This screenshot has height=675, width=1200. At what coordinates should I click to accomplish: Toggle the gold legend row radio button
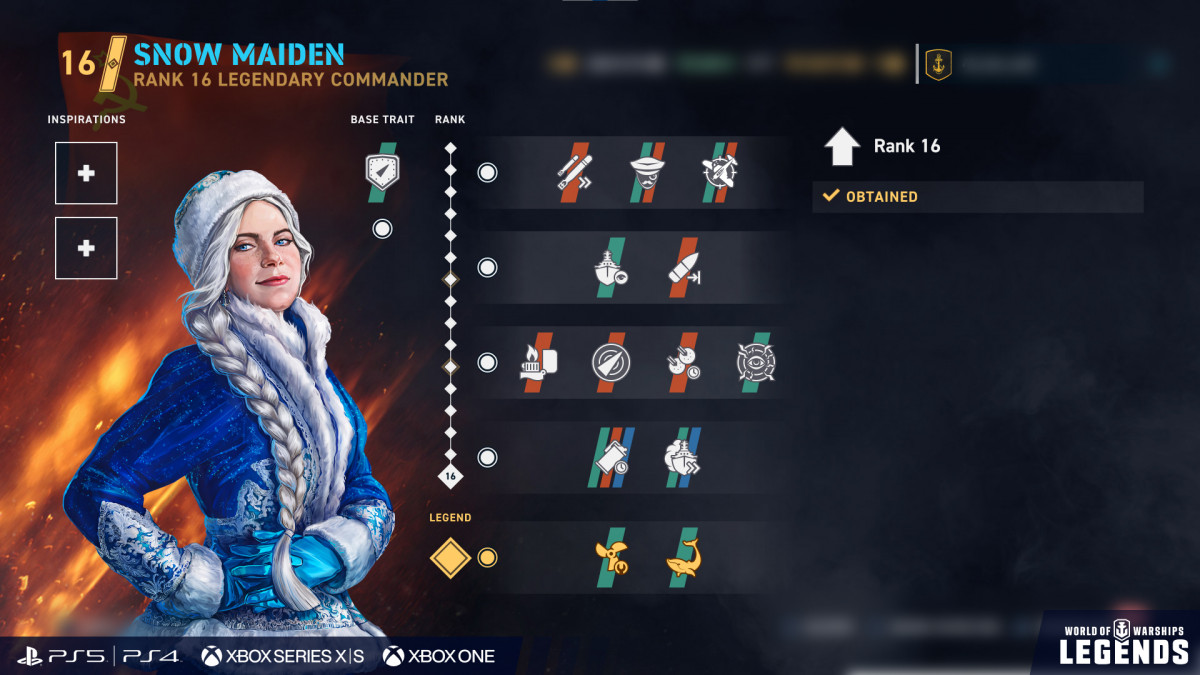[487, 557]
